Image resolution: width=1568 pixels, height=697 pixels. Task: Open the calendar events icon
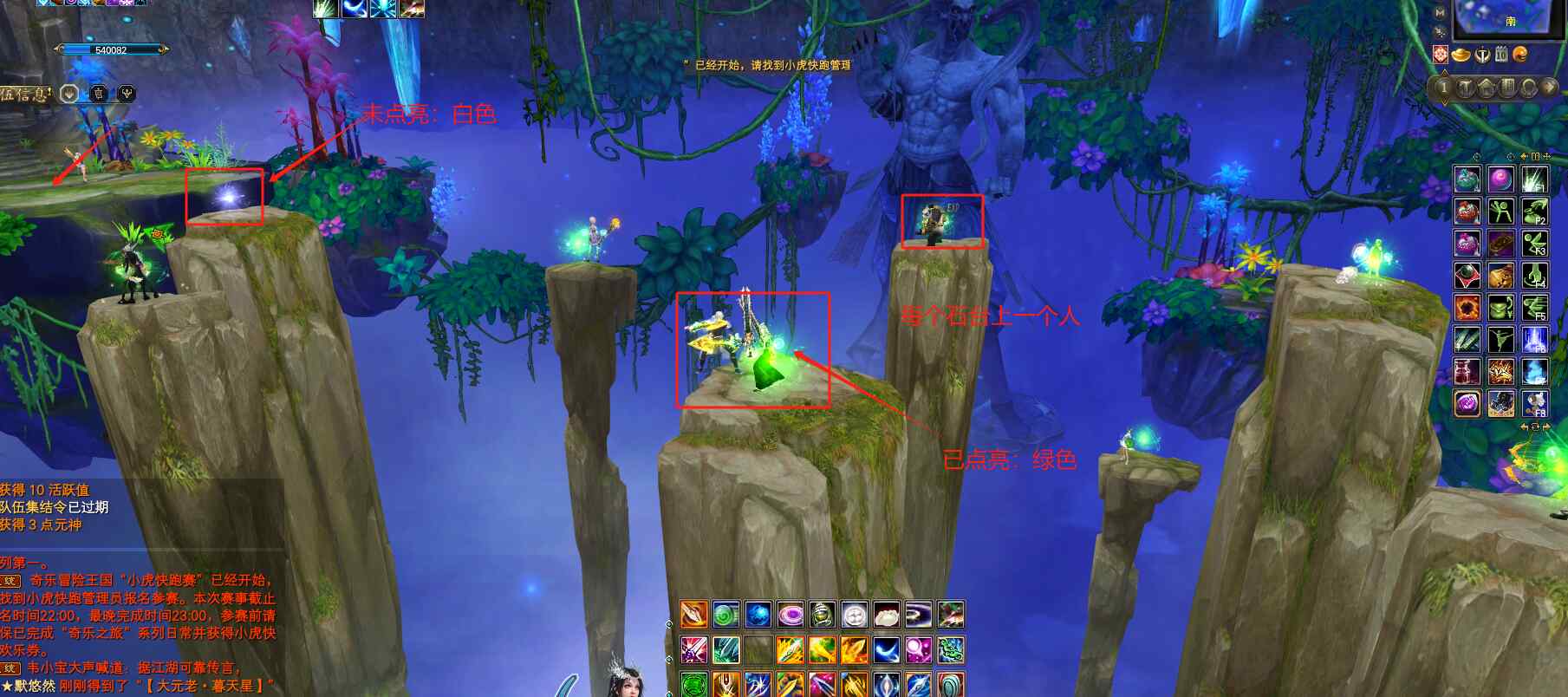click(x=1501, y=55)
